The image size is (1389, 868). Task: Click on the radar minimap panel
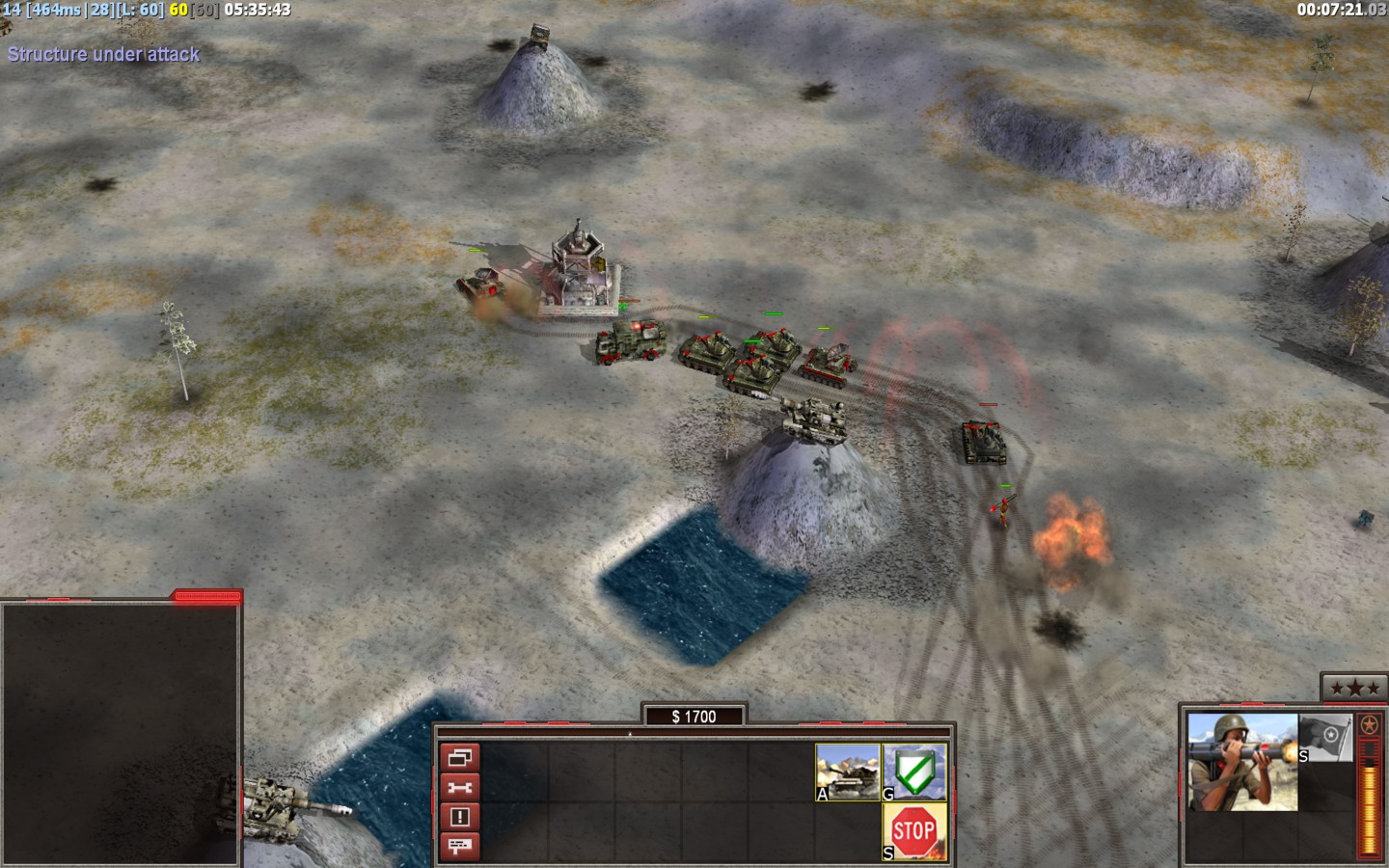120,733
